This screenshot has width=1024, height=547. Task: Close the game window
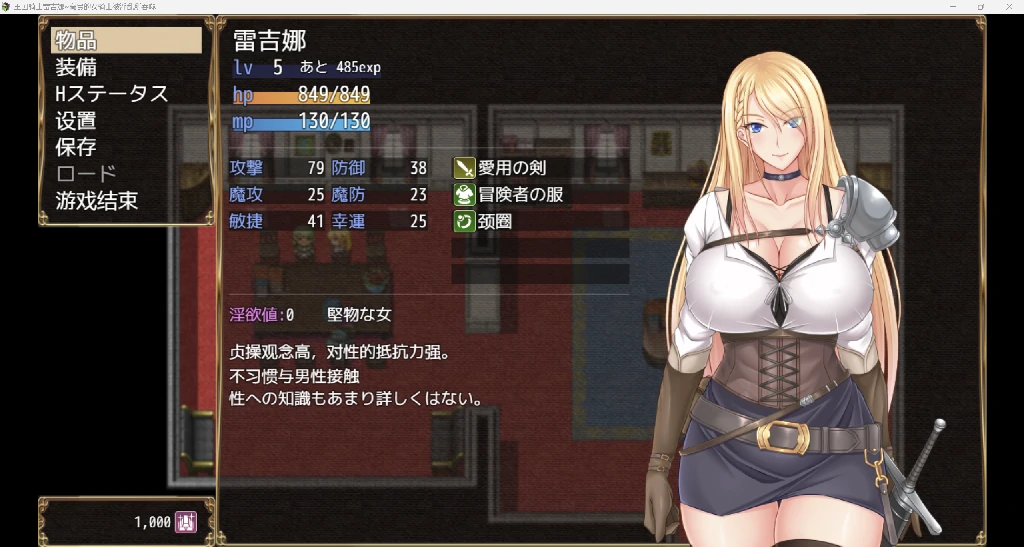pos(1008,6)
